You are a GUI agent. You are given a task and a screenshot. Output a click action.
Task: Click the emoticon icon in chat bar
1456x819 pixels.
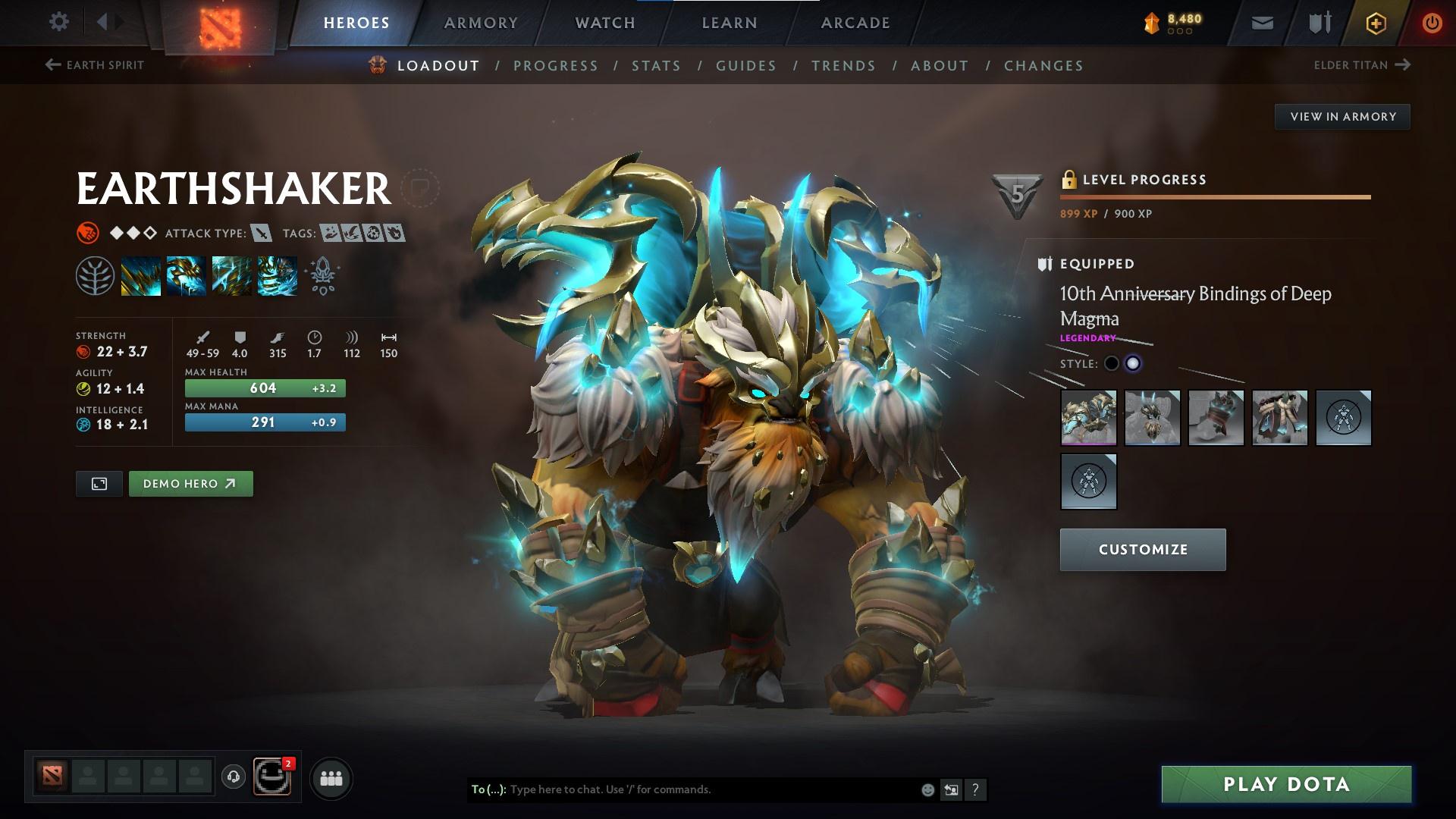coord(927,789)
